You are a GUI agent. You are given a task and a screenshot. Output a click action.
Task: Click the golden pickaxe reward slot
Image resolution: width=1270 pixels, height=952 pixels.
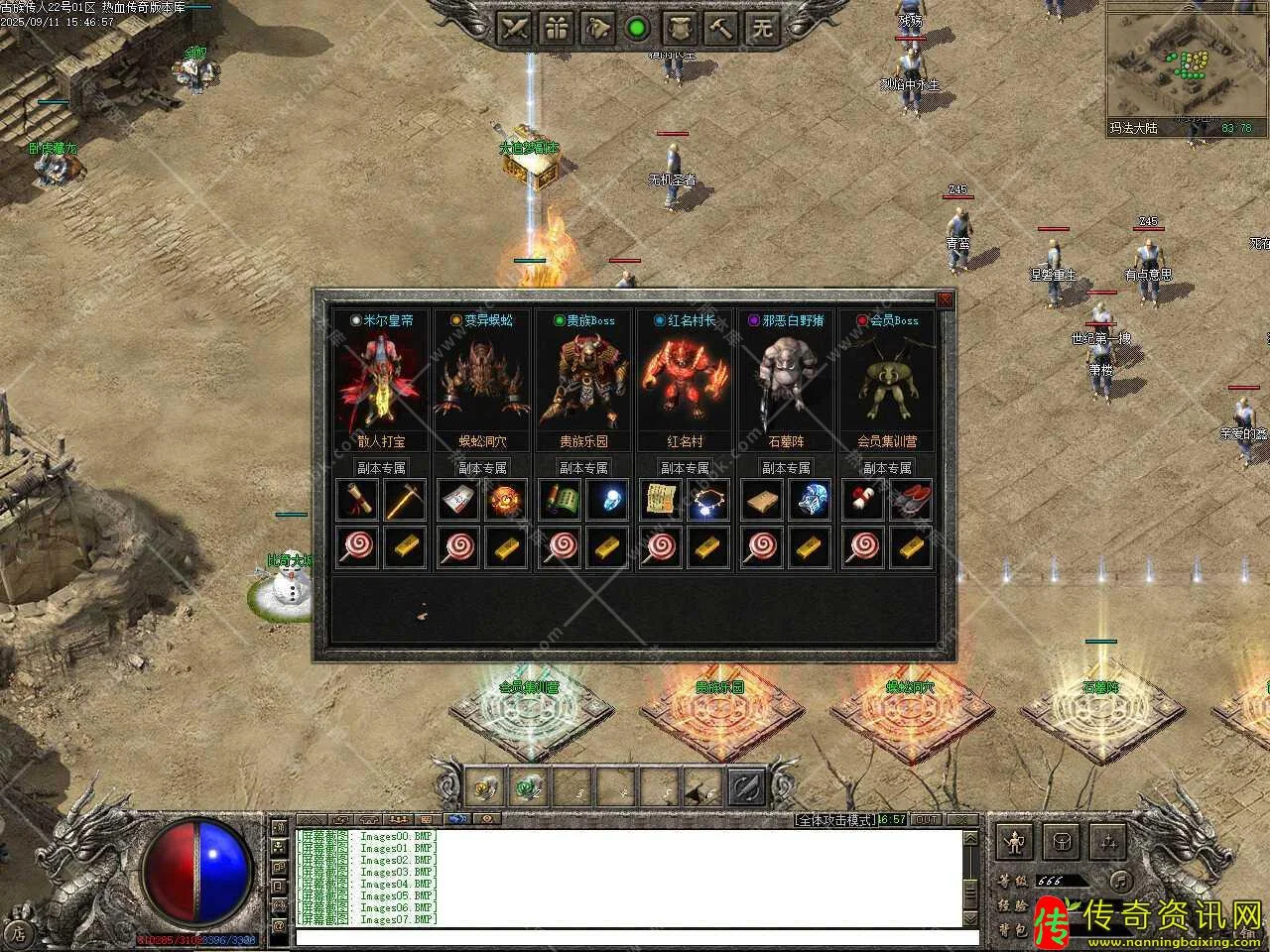pos(405,501)
